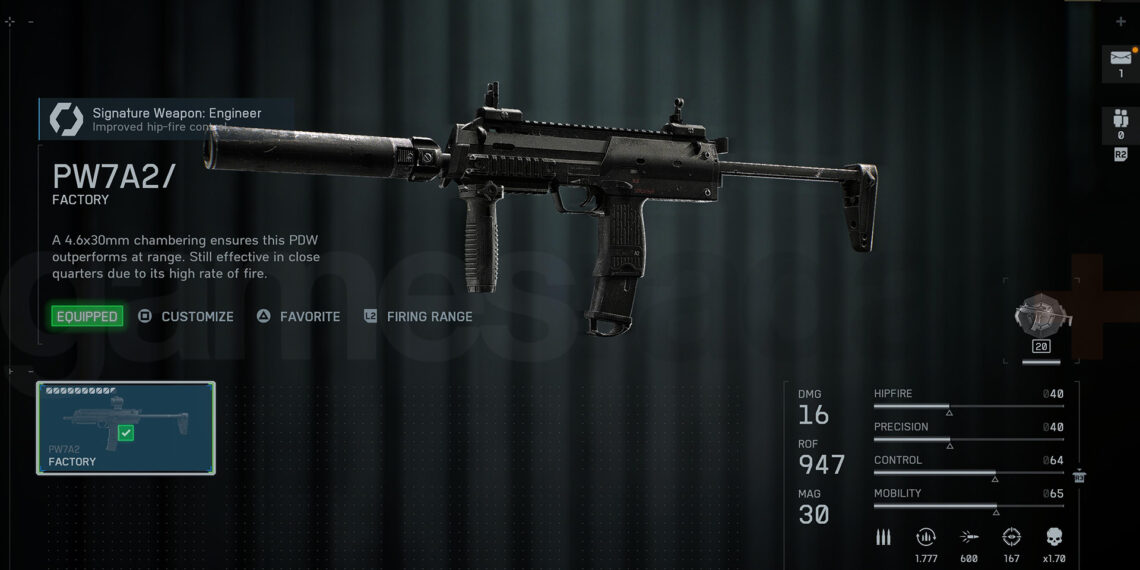Open the CUSTOMIZE weapon option
This screenshot has width=1140, height=570.
click(x=186, y=316)
